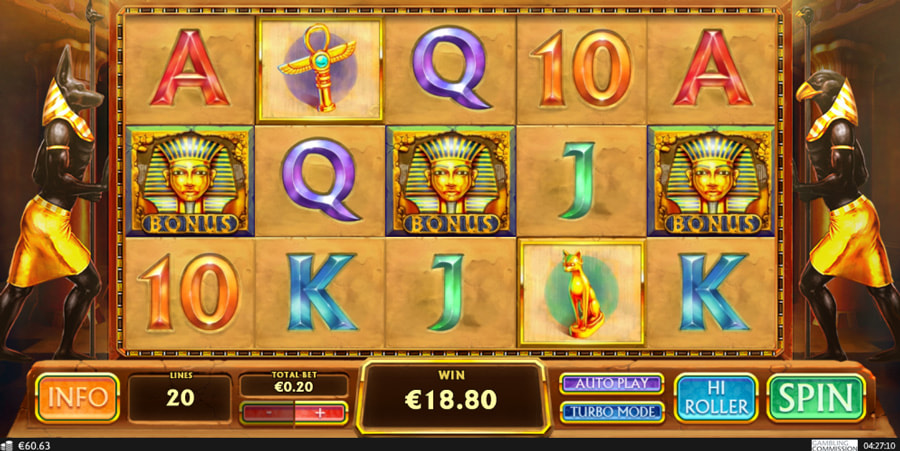Enable Auto Play
The height and width of the screenshot is (451, 900).
(612, 383)
